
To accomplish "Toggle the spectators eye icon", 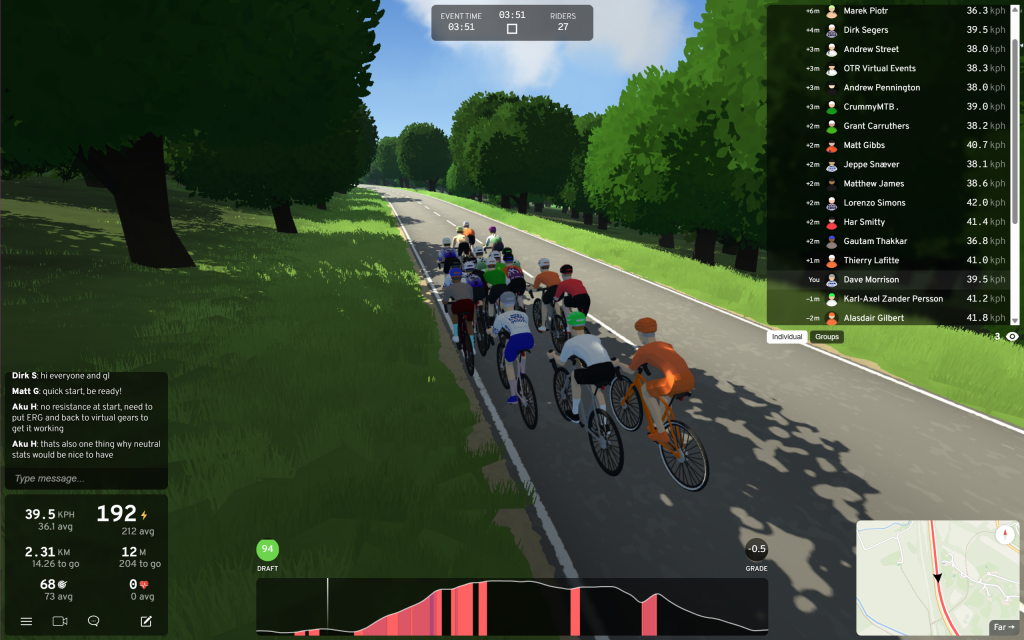I will point(1012,337).
